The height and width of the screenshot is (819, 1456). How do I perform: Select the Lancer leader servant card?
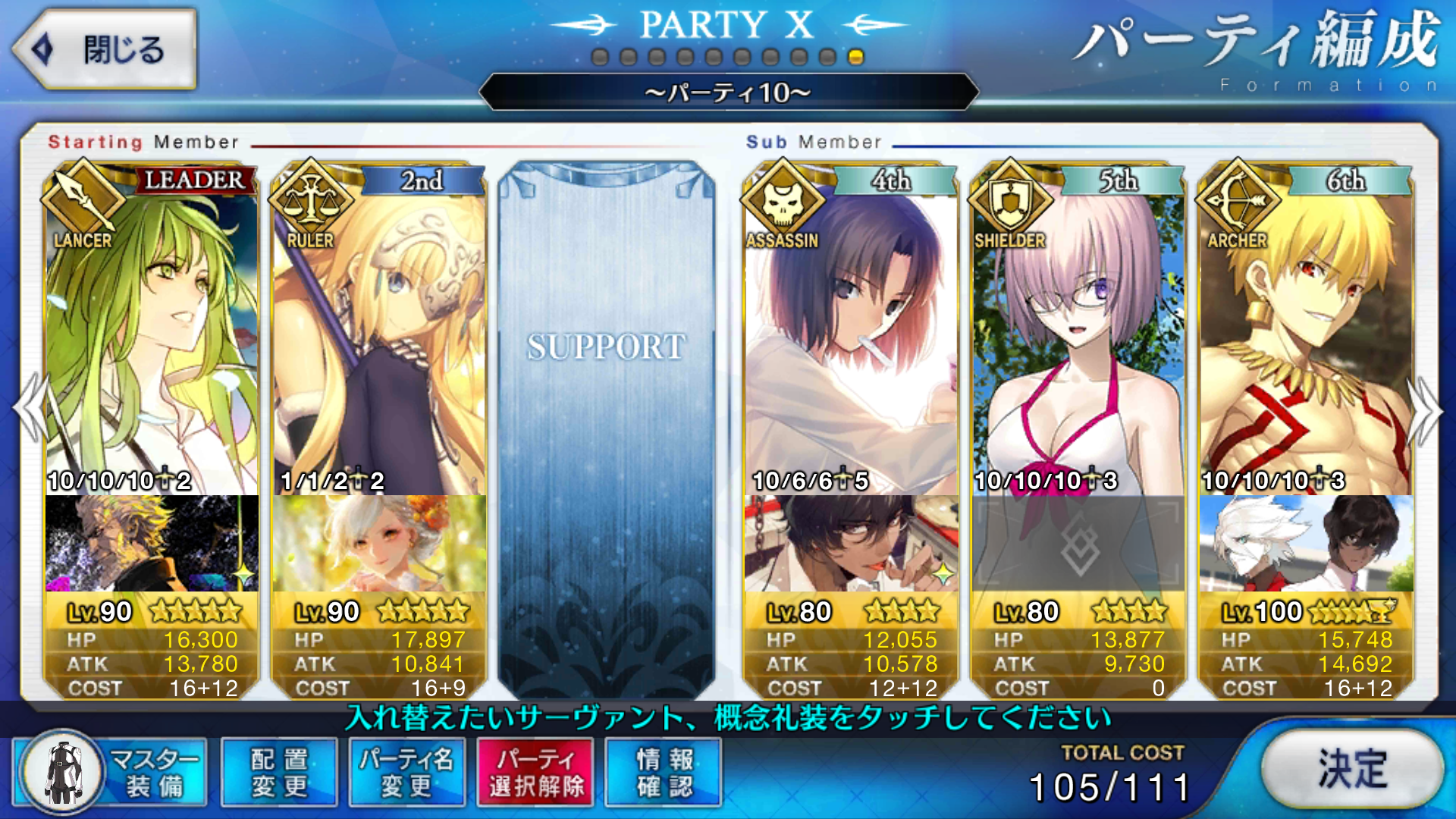point(152,341)
